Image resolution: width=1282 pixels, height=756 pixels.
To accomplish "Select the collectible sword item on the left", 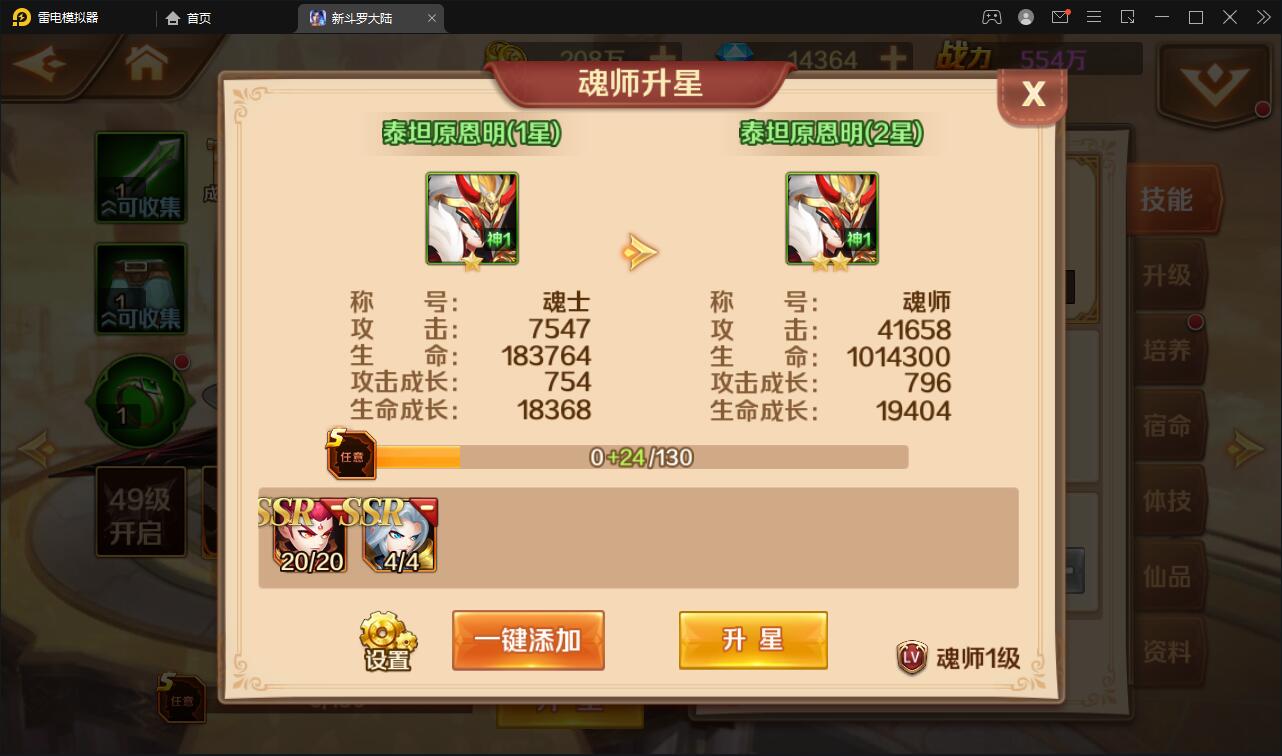I will 140,177.
